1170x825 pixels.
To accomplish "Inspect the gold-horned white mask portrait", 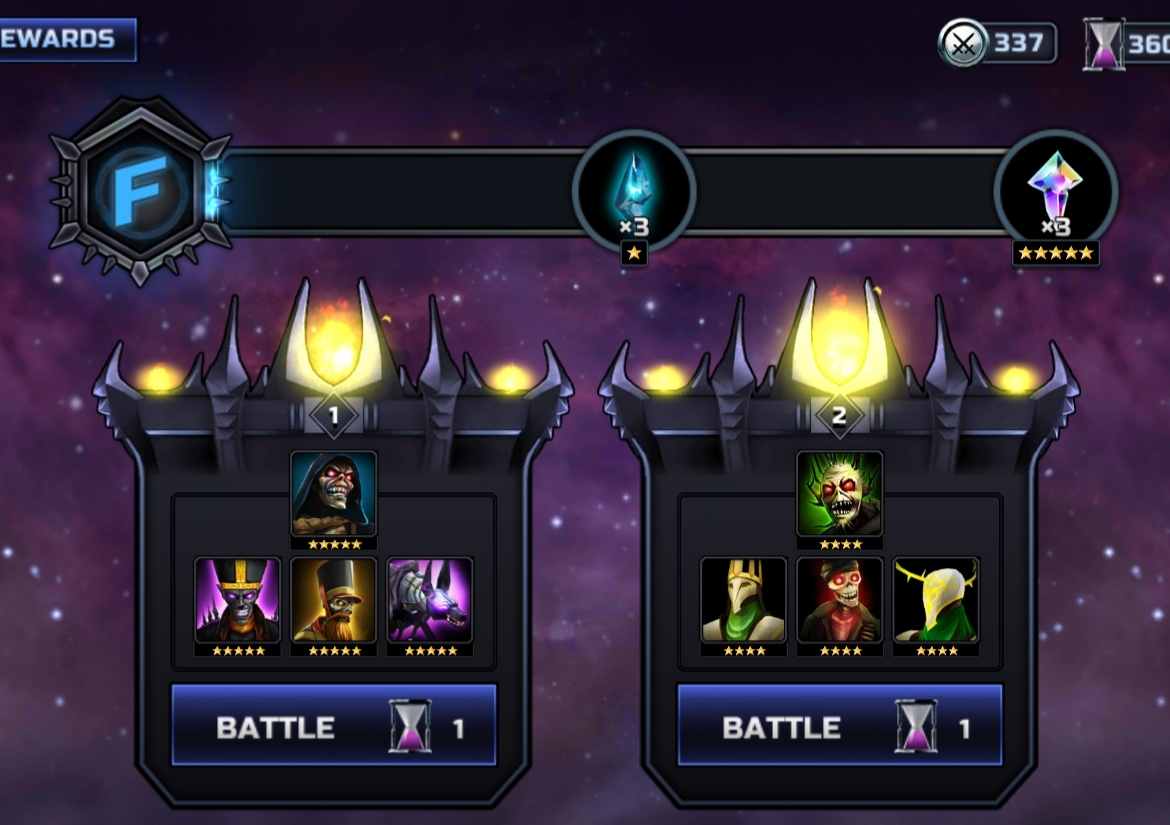I will click(x=935, y=600).
